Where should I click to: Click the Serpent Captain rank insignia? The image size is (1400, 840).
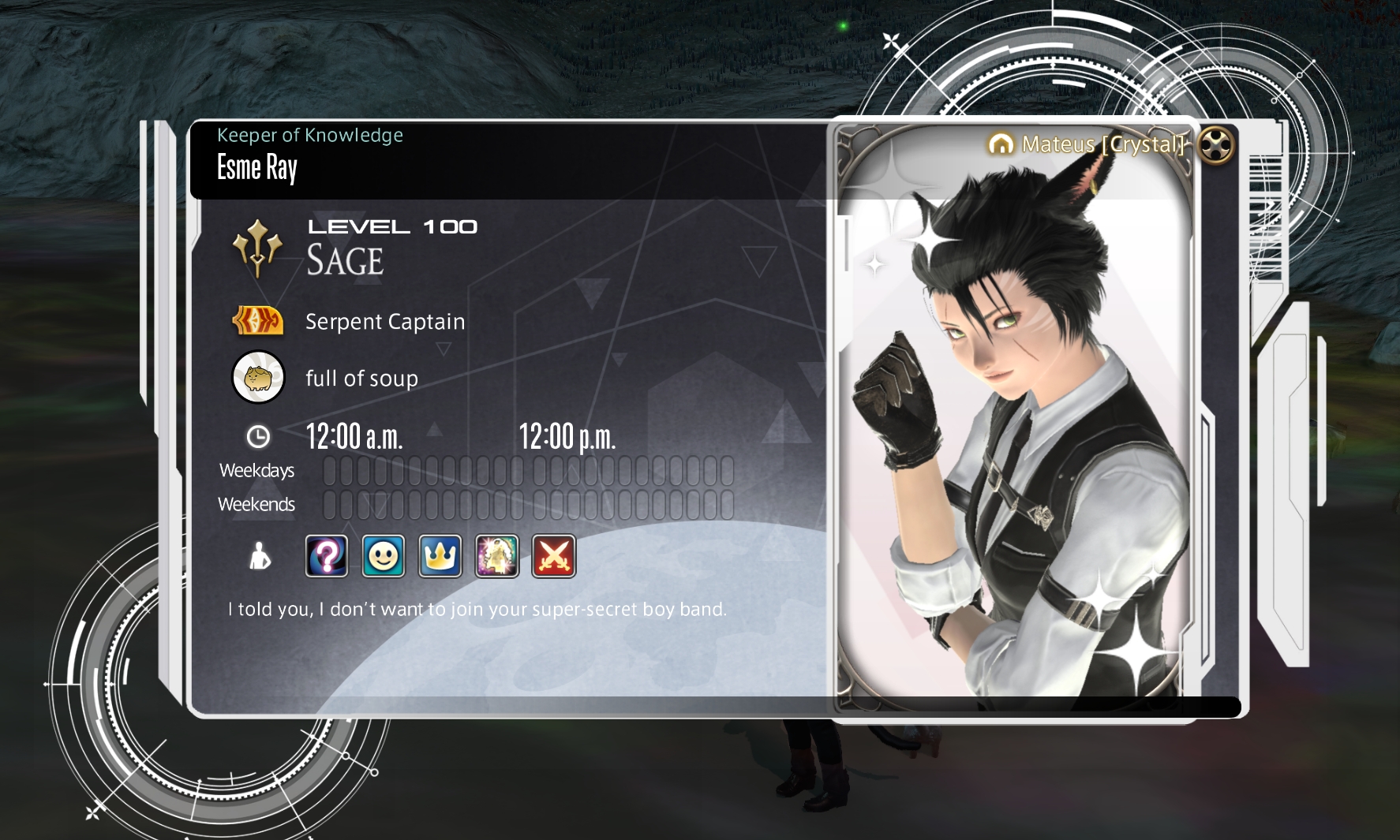coord(257,321)
